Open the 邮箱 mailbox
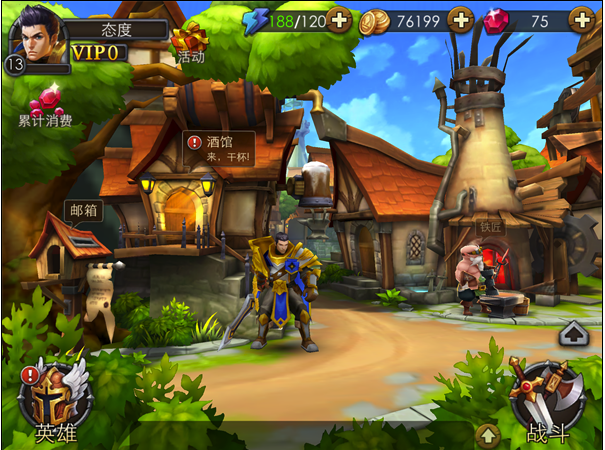Viewport: 605px width, 450px height. tap(82, 210)
